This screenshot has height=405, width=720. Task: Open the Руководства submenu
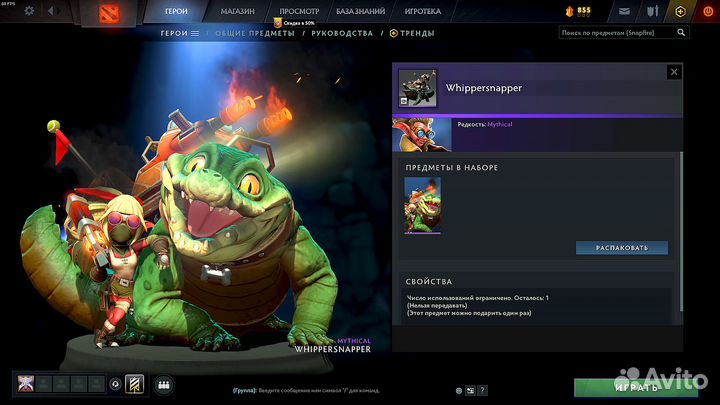[341, 33]
